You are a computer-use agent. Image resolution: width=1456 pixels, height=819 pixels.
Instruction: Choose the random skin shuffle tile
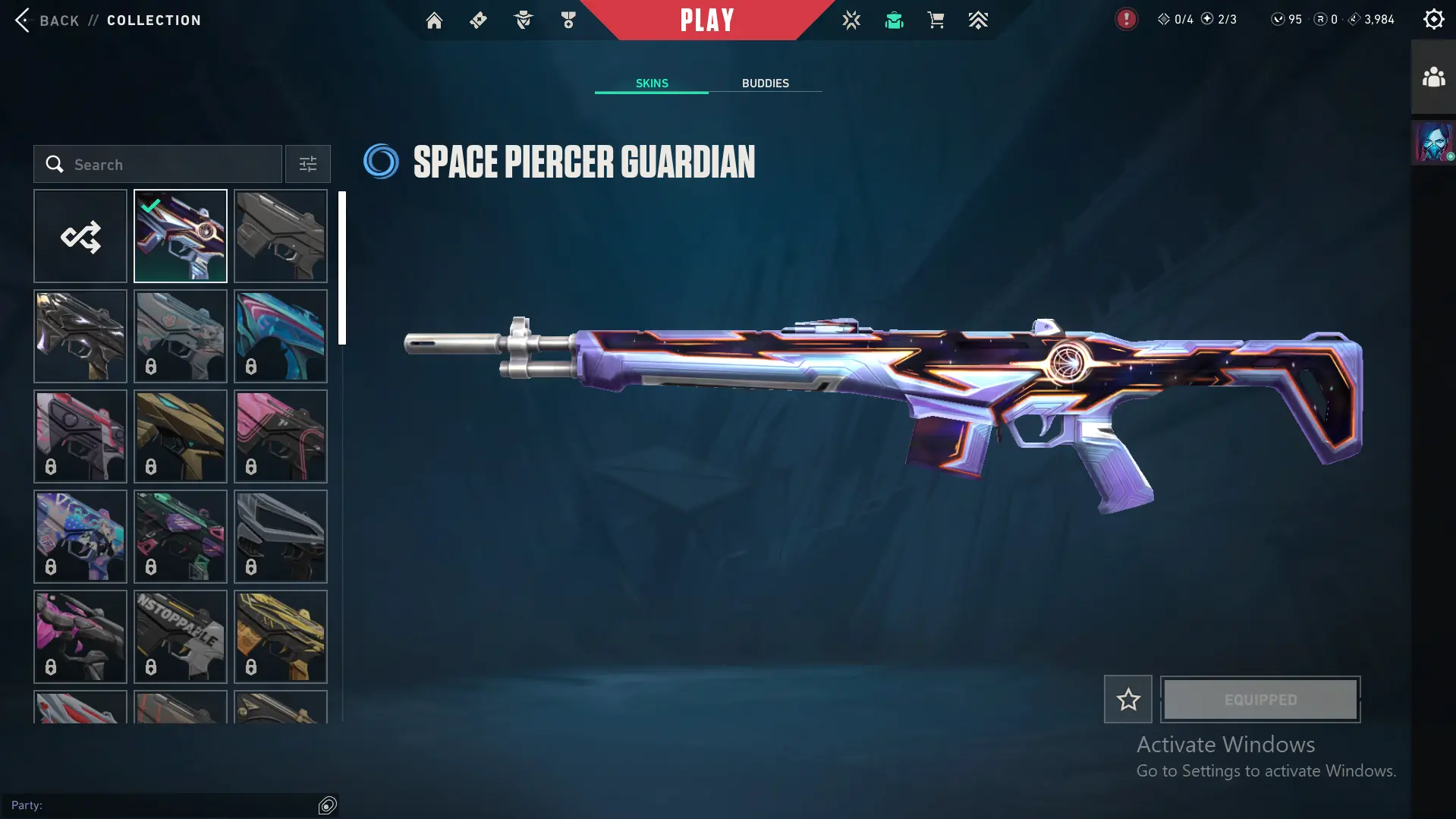click(x=80, y=237)
